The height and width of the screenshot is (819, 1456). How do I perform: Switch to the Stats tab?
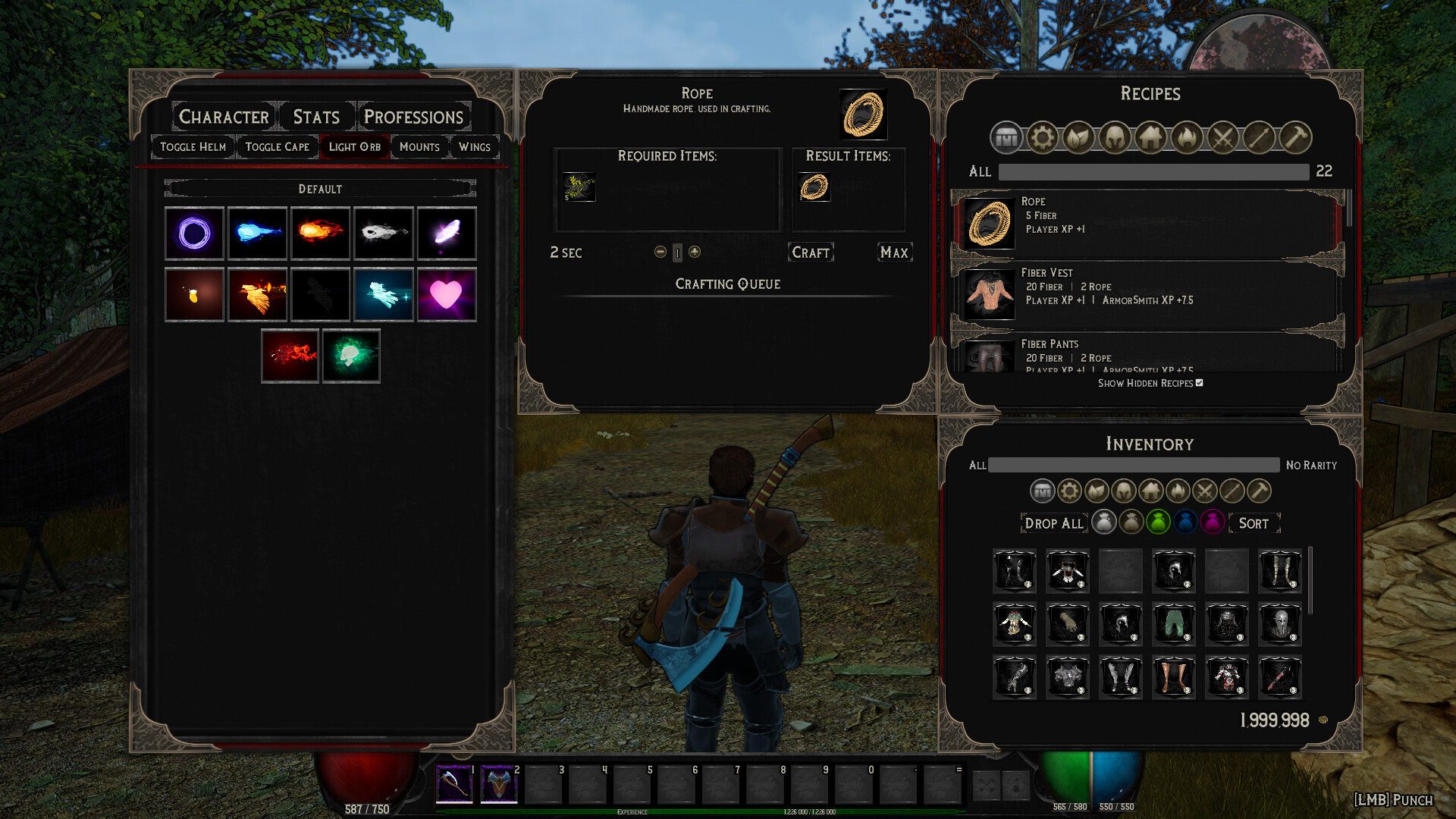click(x=314, y=116)
